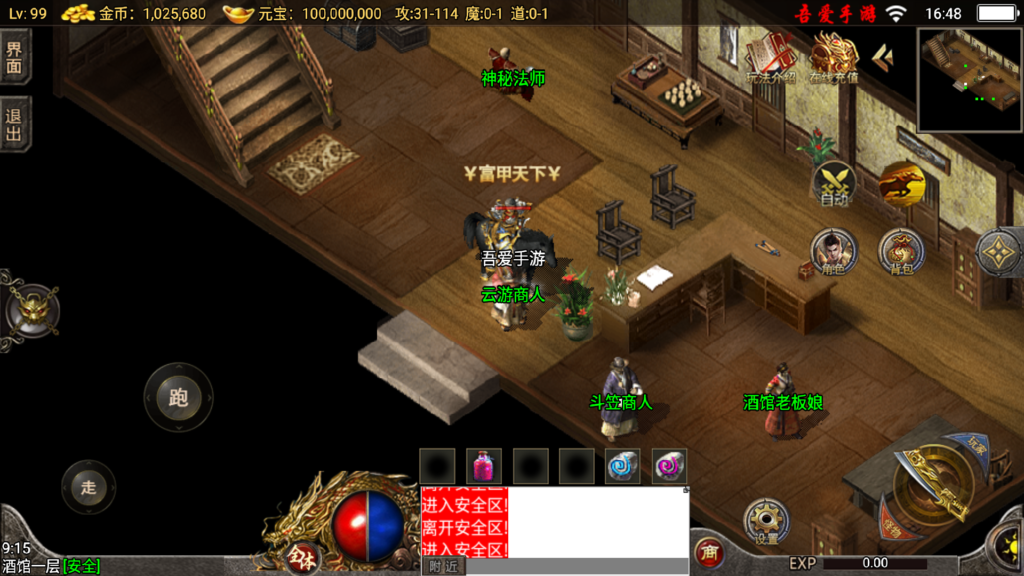Open the 设置 settings gear

767,522
